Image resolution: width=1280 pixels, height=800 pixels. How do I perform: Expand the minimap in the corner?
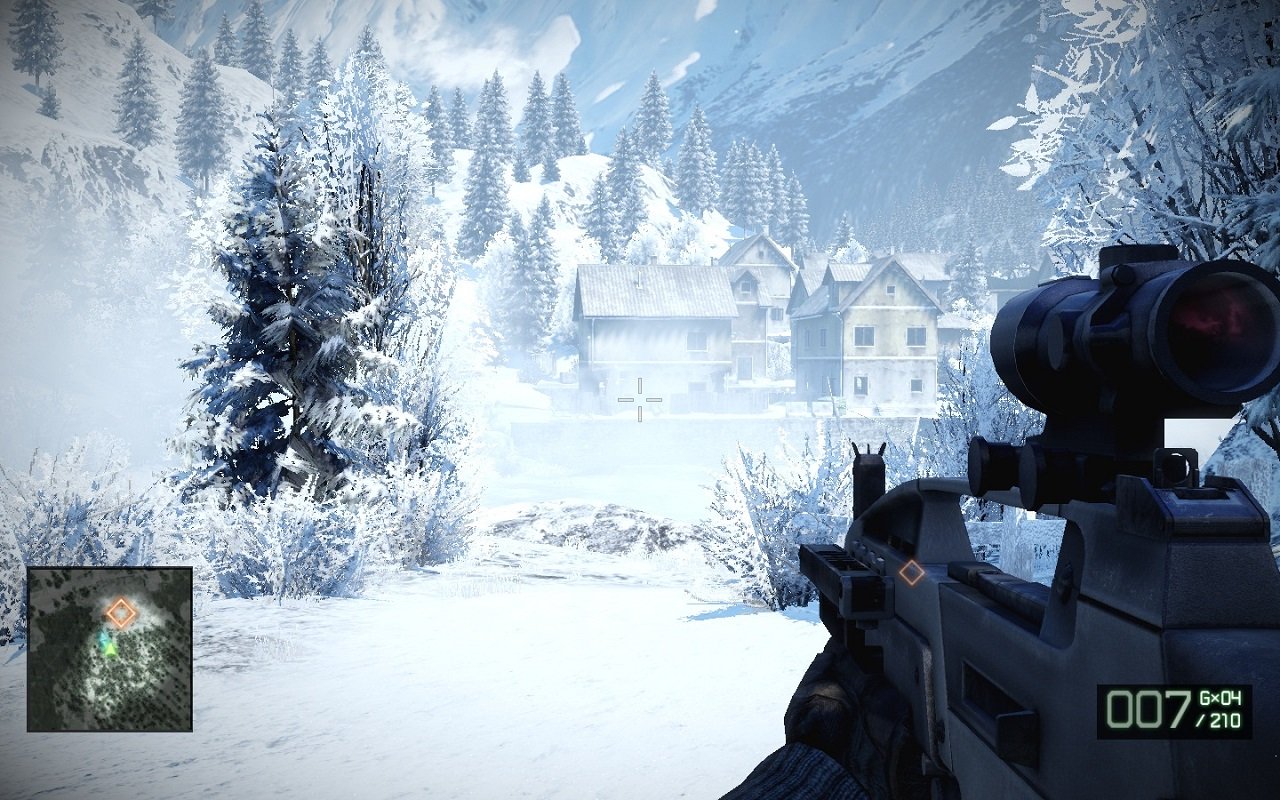pos(110,650)
